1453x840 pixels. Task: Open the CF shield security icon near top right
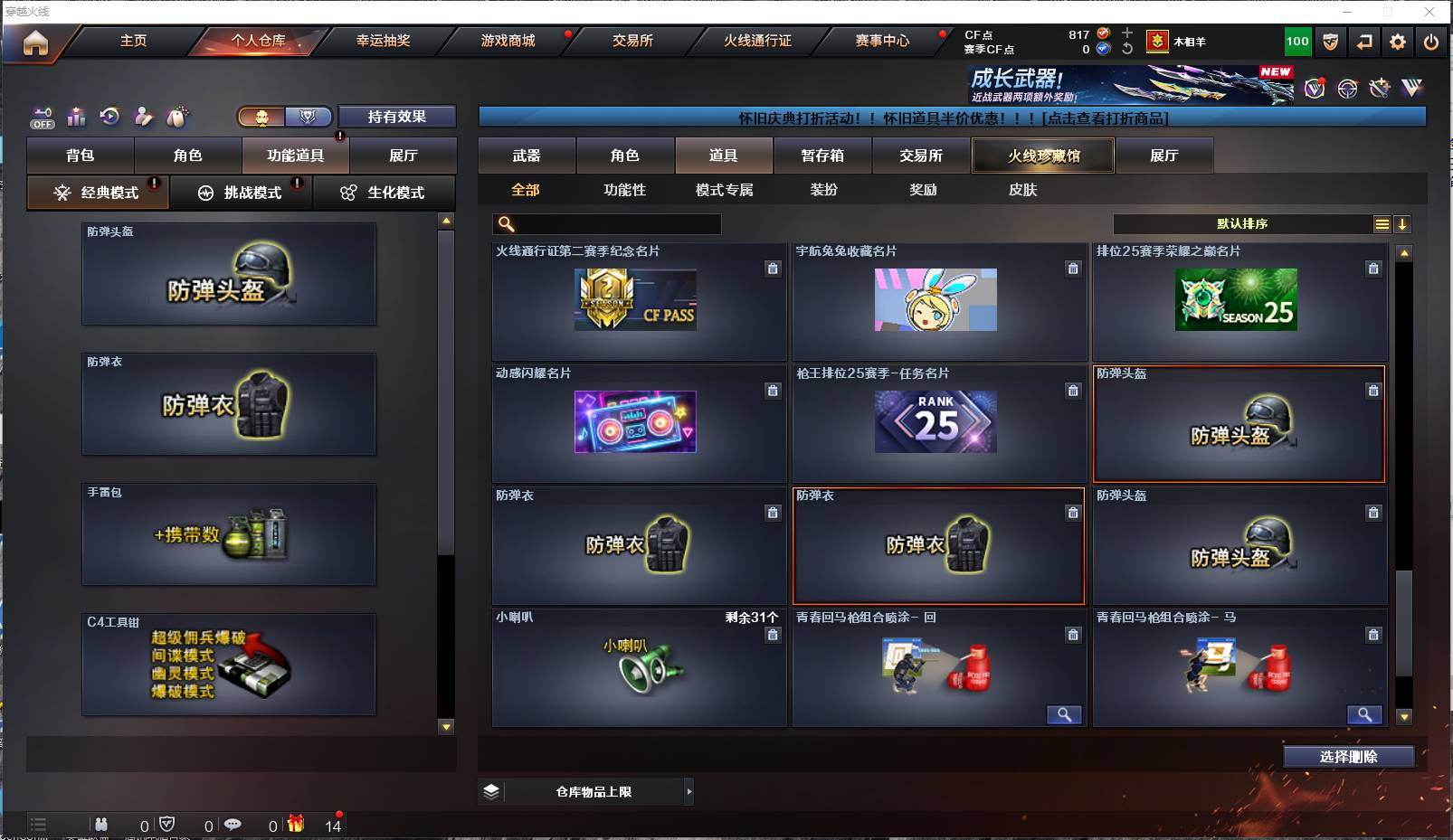point(1330,41)
